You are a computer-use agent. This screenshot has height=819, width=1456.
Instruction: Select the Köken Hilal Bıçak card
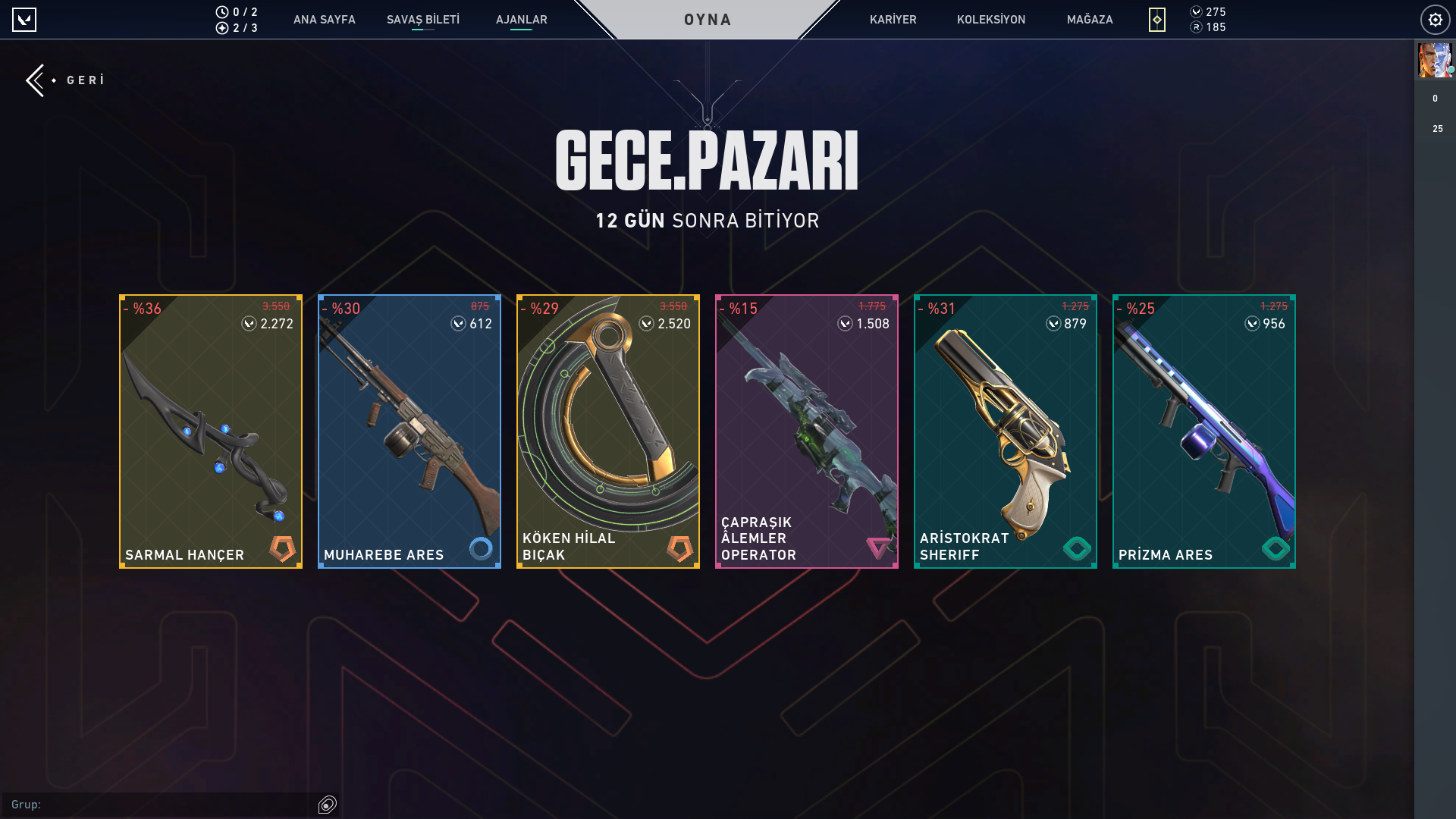tap(608, 431)
